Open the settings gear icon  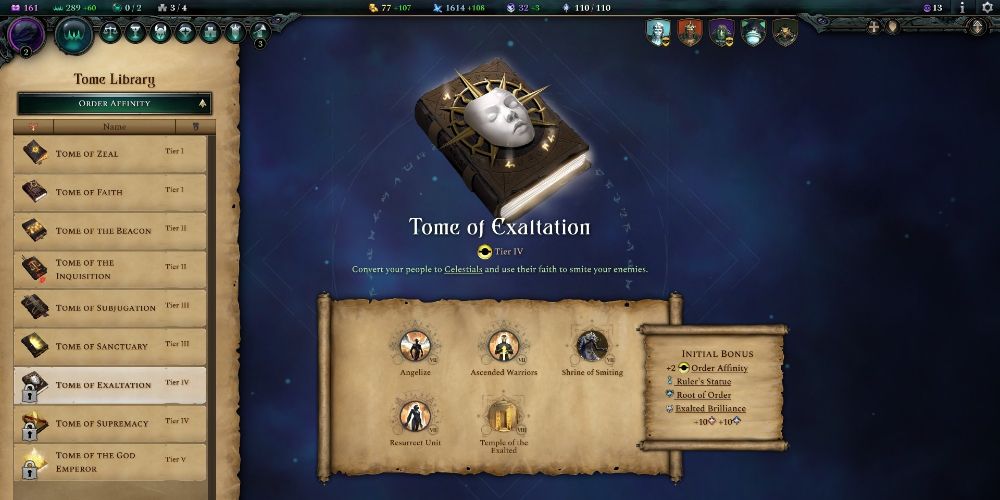point(985,7)
